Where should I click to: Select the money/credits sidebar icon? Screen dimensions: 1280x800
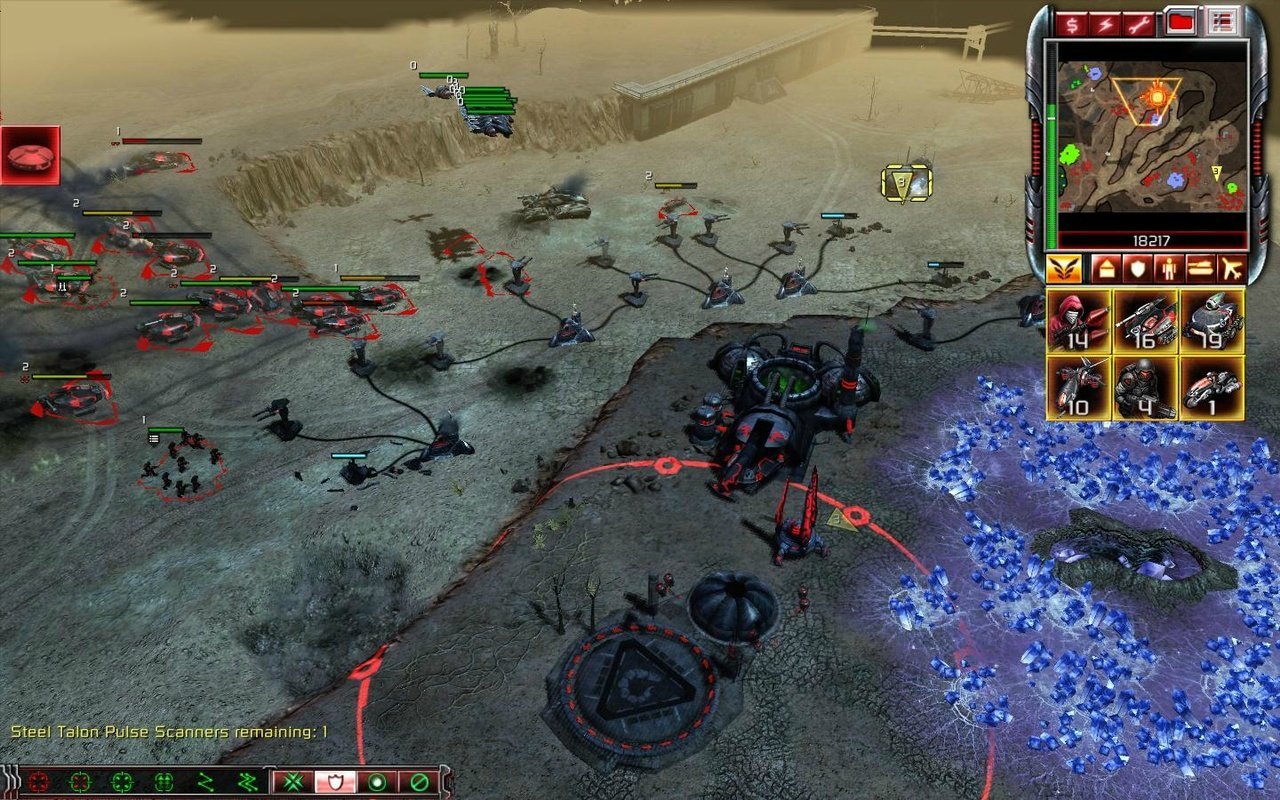1072,23
